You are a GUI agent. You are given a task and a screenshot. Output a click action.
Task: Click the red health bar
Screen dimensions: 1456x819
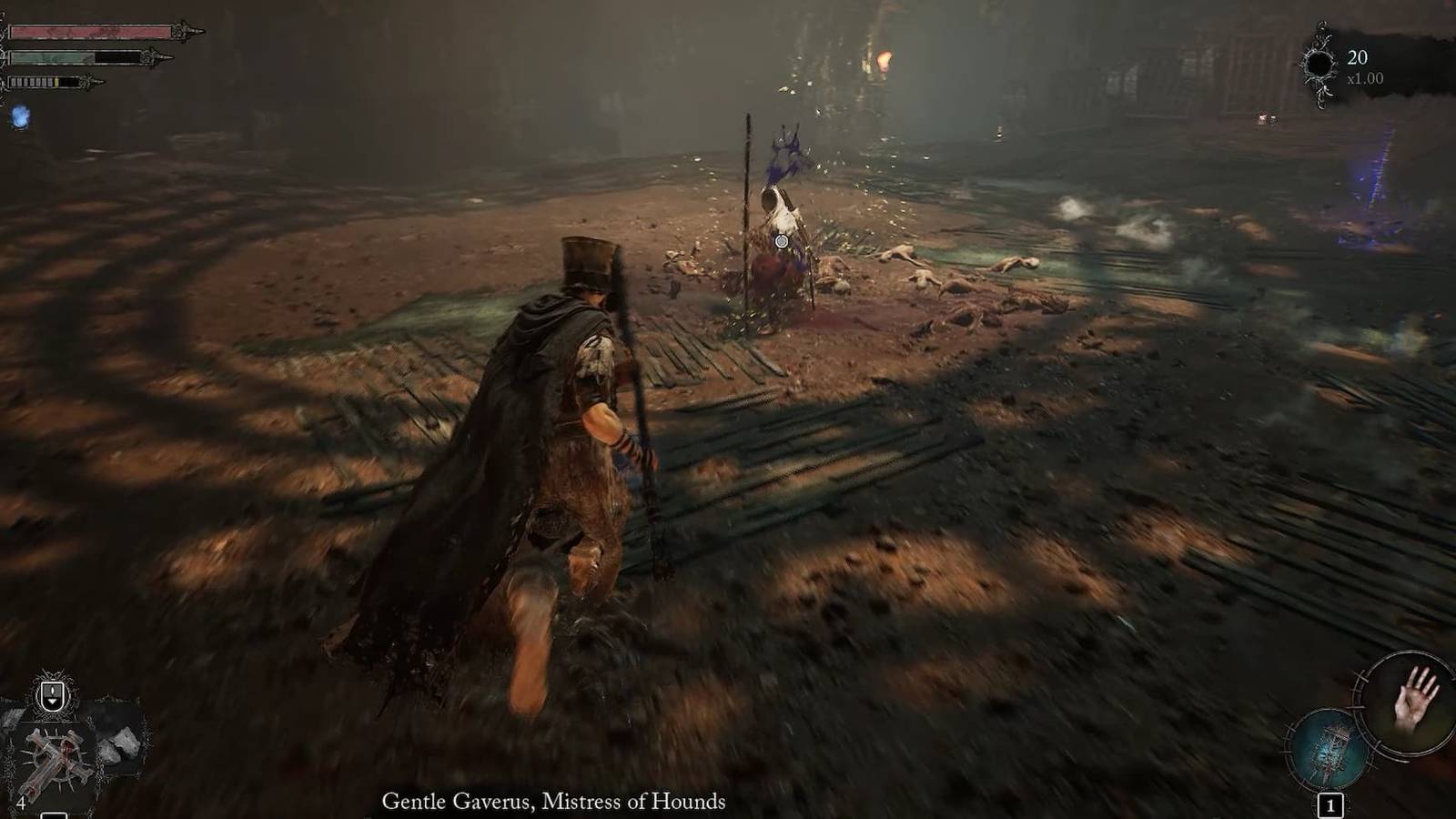91,29
